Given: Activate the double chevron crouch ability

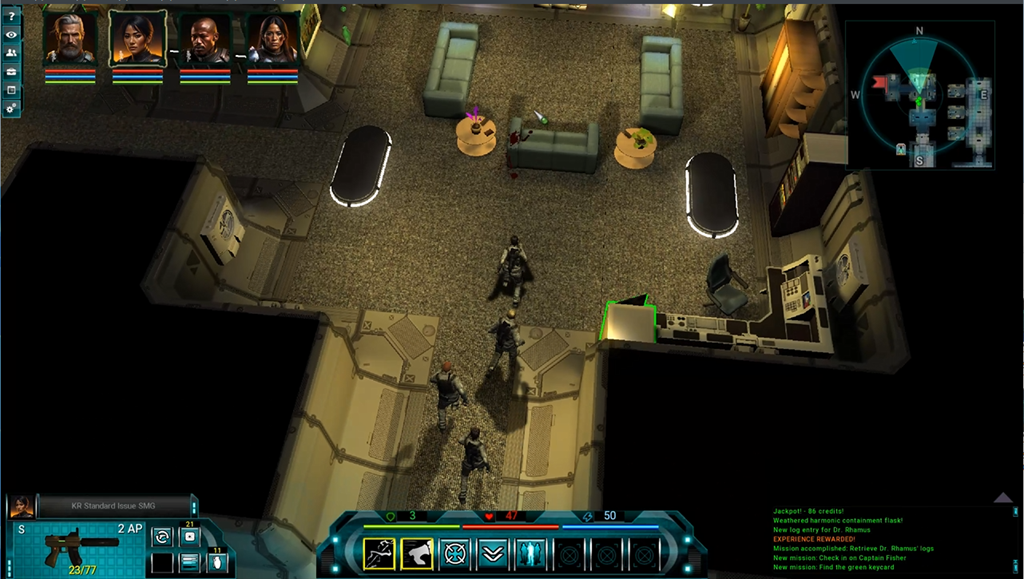Looking at the screenshot, I should (x=492, y=553).
